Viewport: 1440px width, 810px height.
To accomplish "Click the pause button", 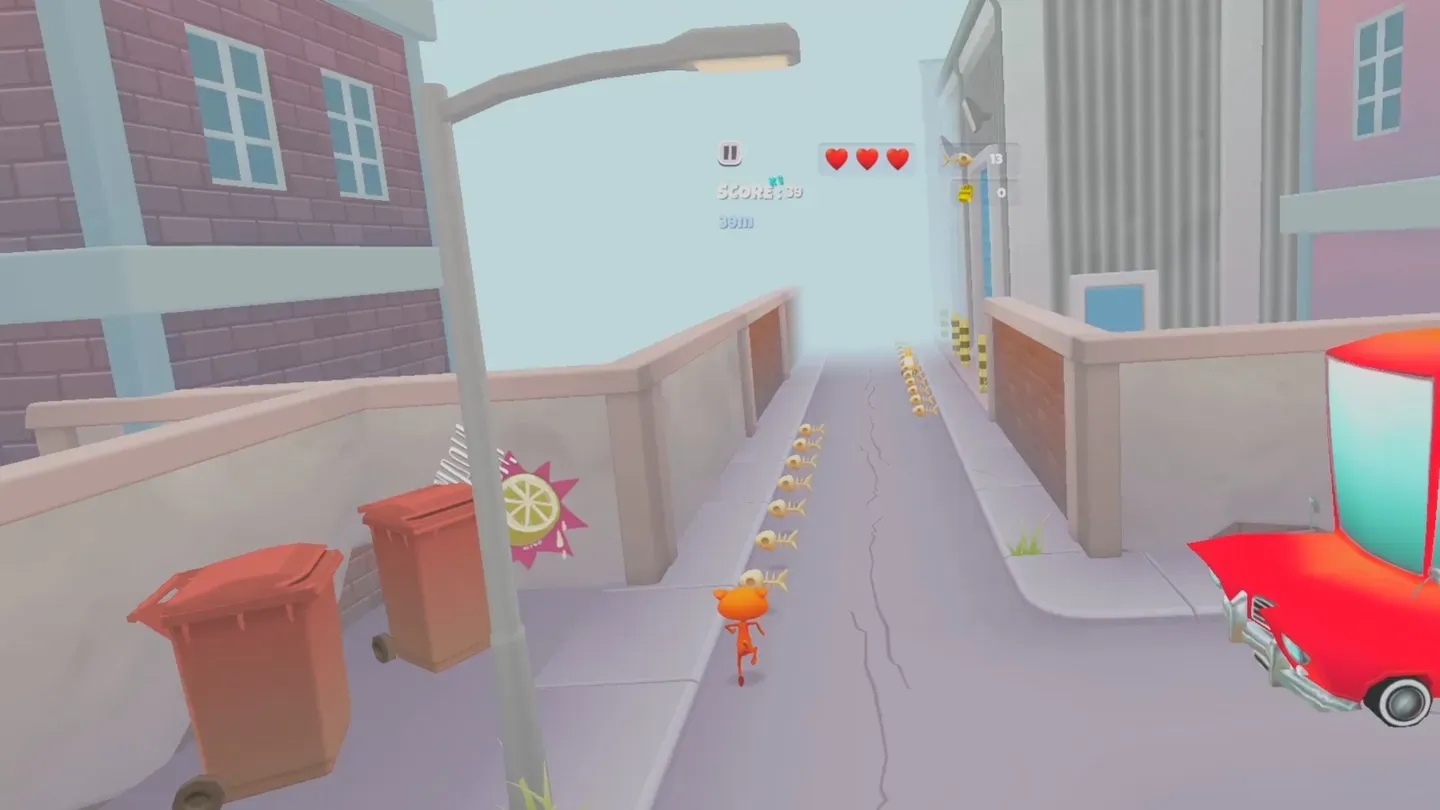I will tap(729, 152).
